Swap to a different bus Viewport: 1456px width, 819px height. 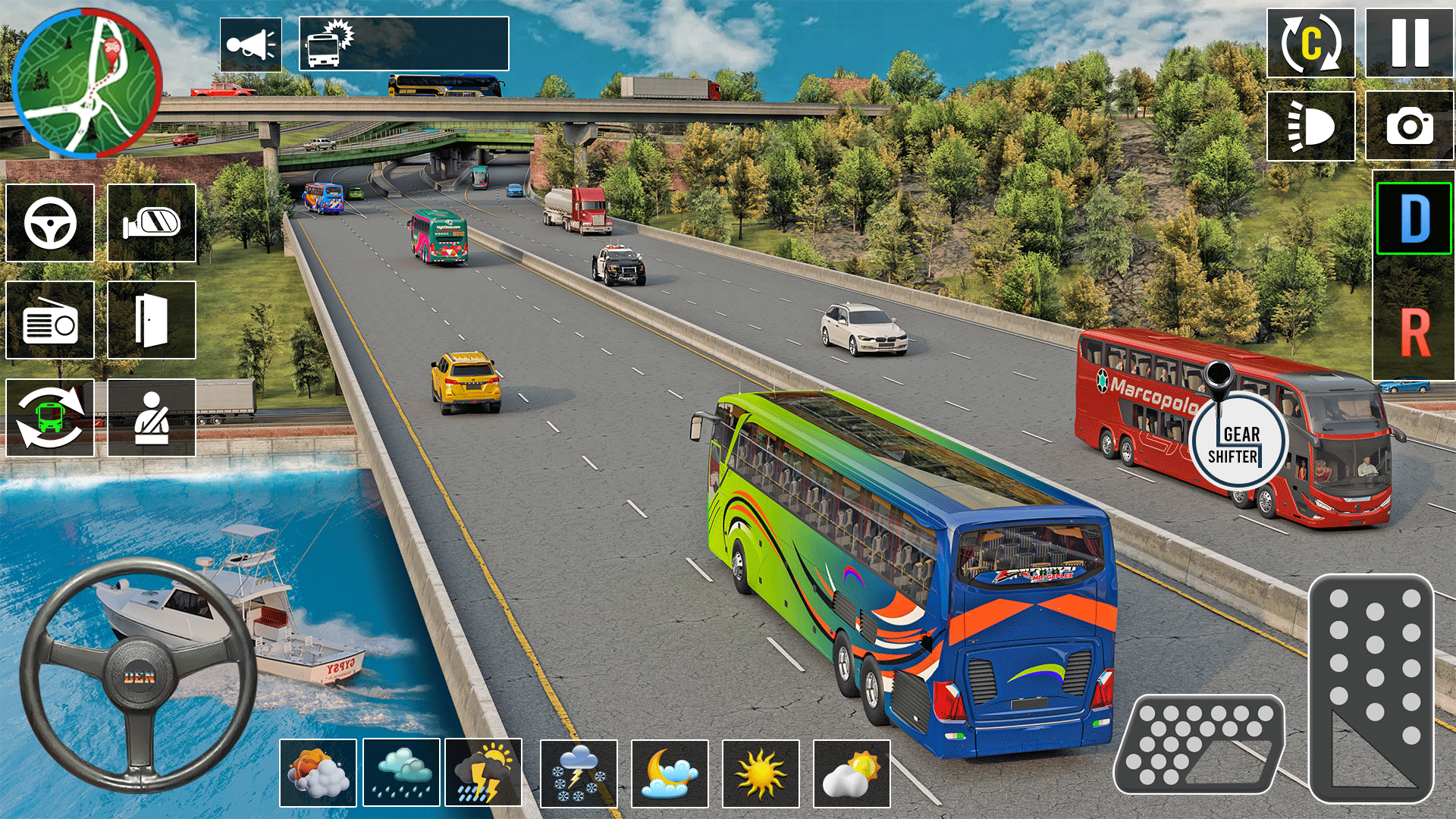[49, 418]
